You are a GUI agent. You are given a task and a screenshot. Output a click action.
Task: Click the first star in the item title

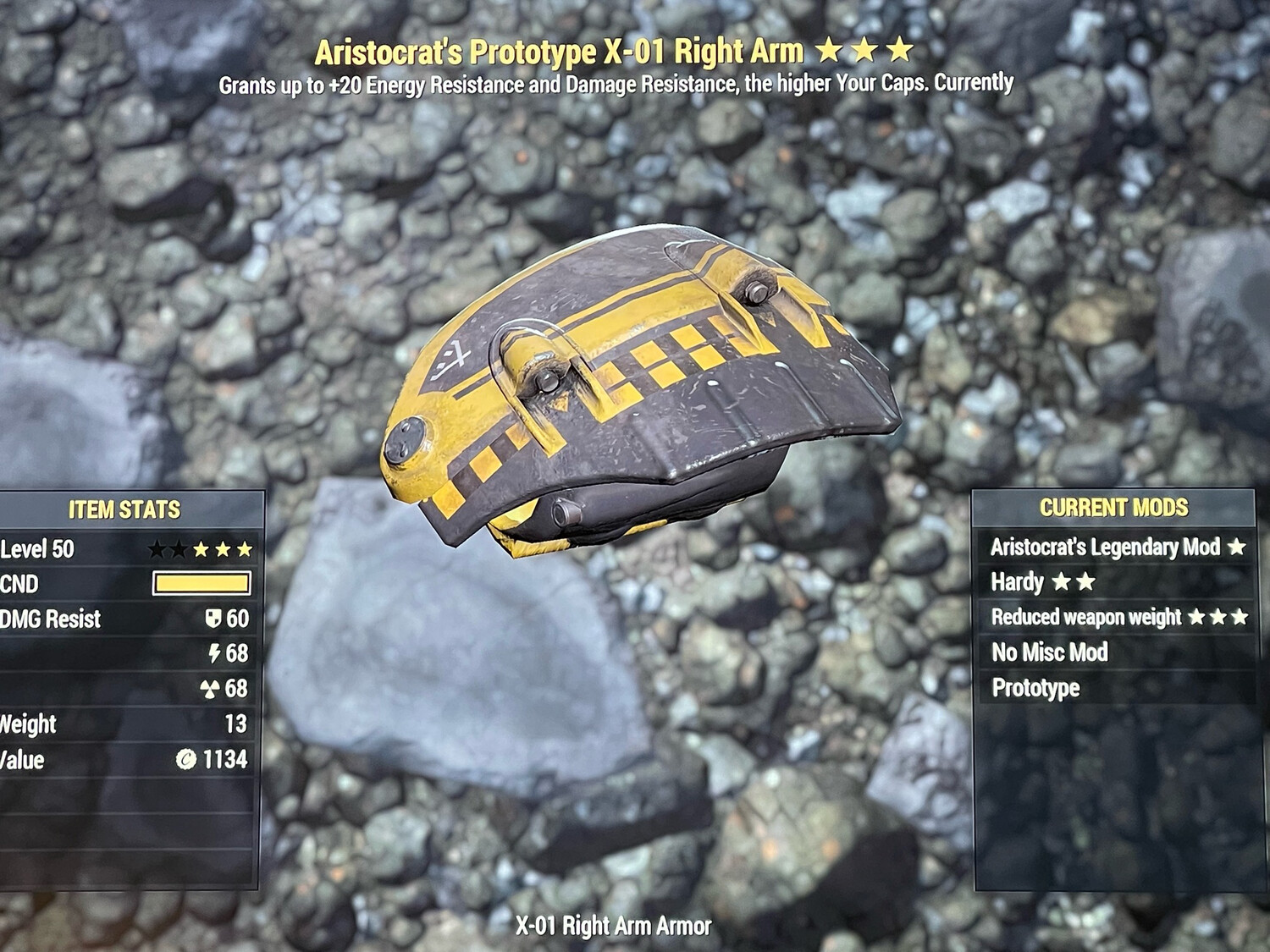pos(831,51)
